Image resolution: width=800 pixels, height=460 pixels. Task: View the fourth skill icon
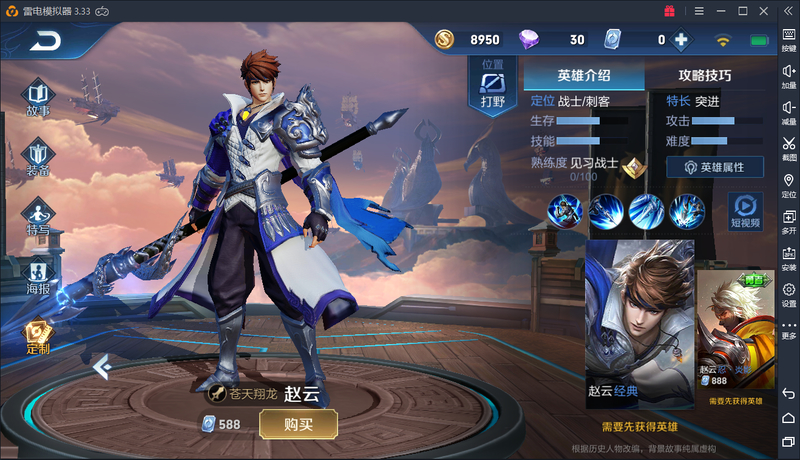[x=687, y=211]
